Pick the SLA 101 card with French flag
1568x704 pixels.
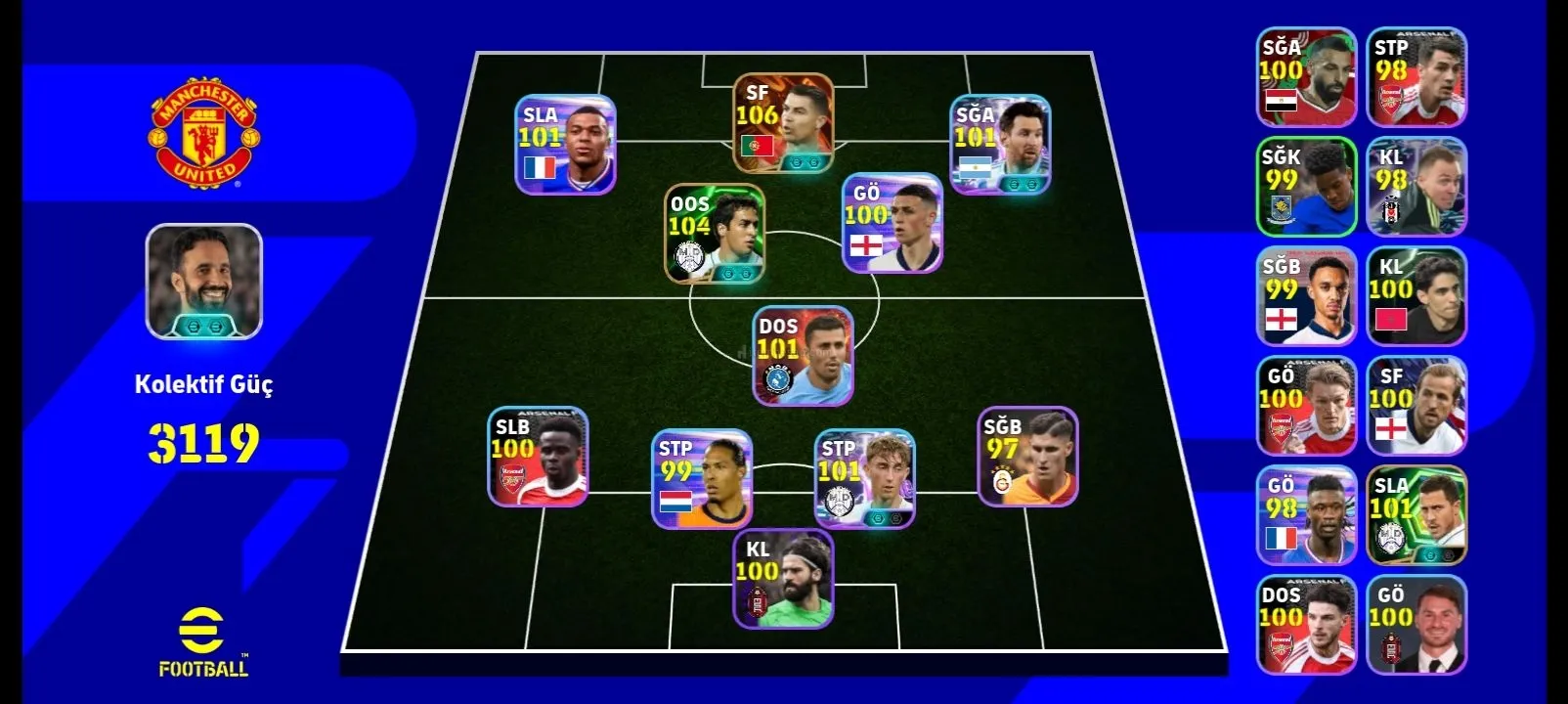click(565, 145)
